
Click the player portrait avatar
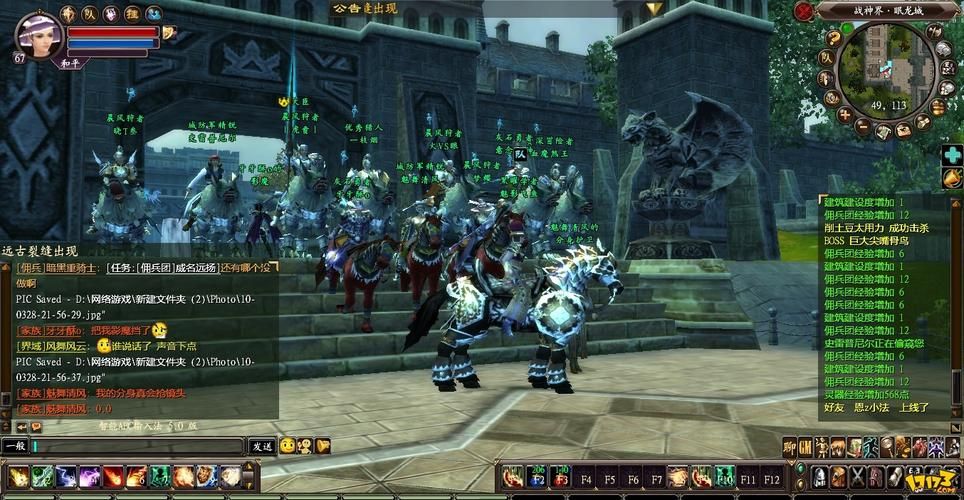pos(41,36)
